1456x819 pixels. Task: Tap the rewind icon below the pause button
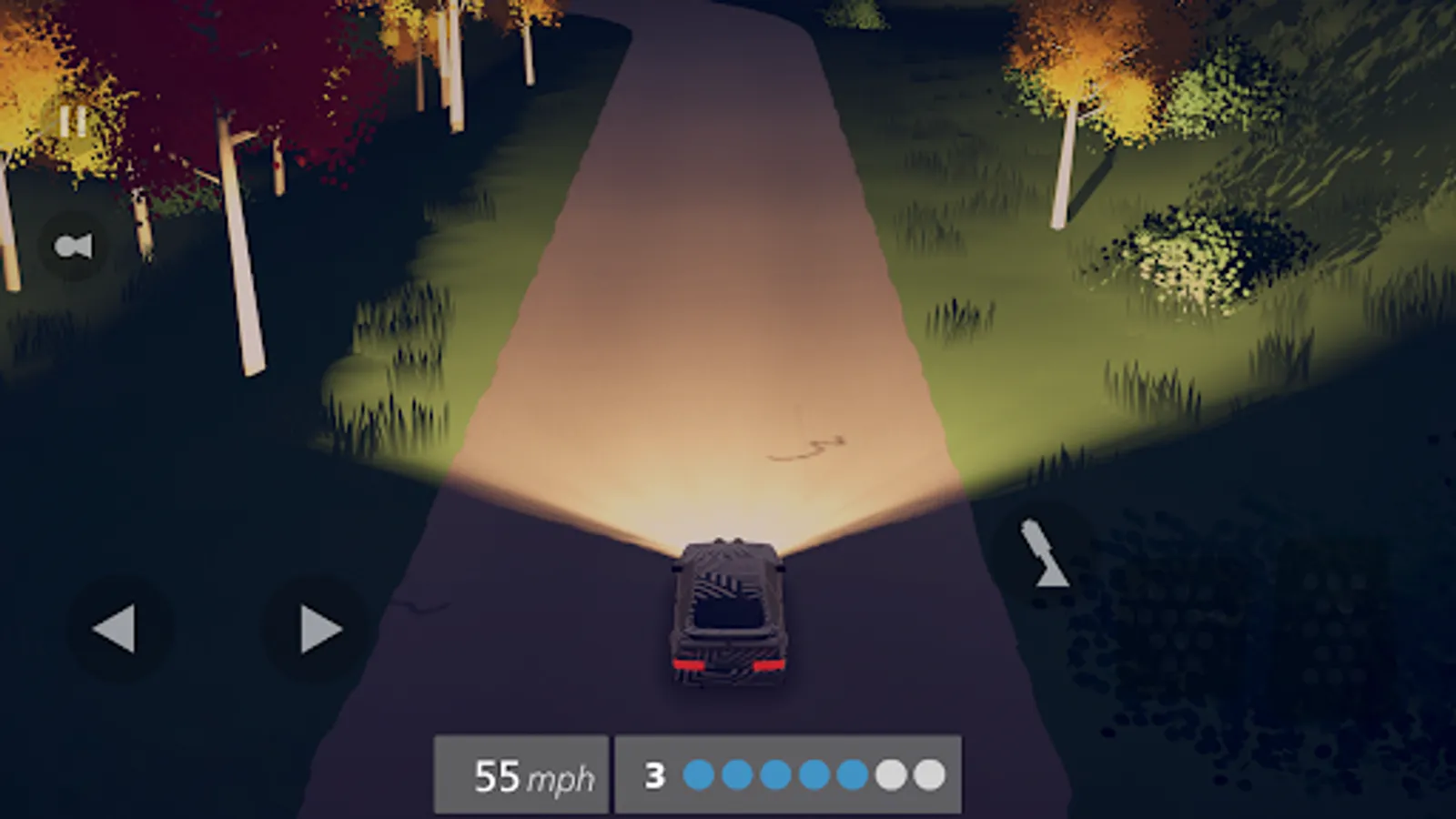click(x=75, y=244)
